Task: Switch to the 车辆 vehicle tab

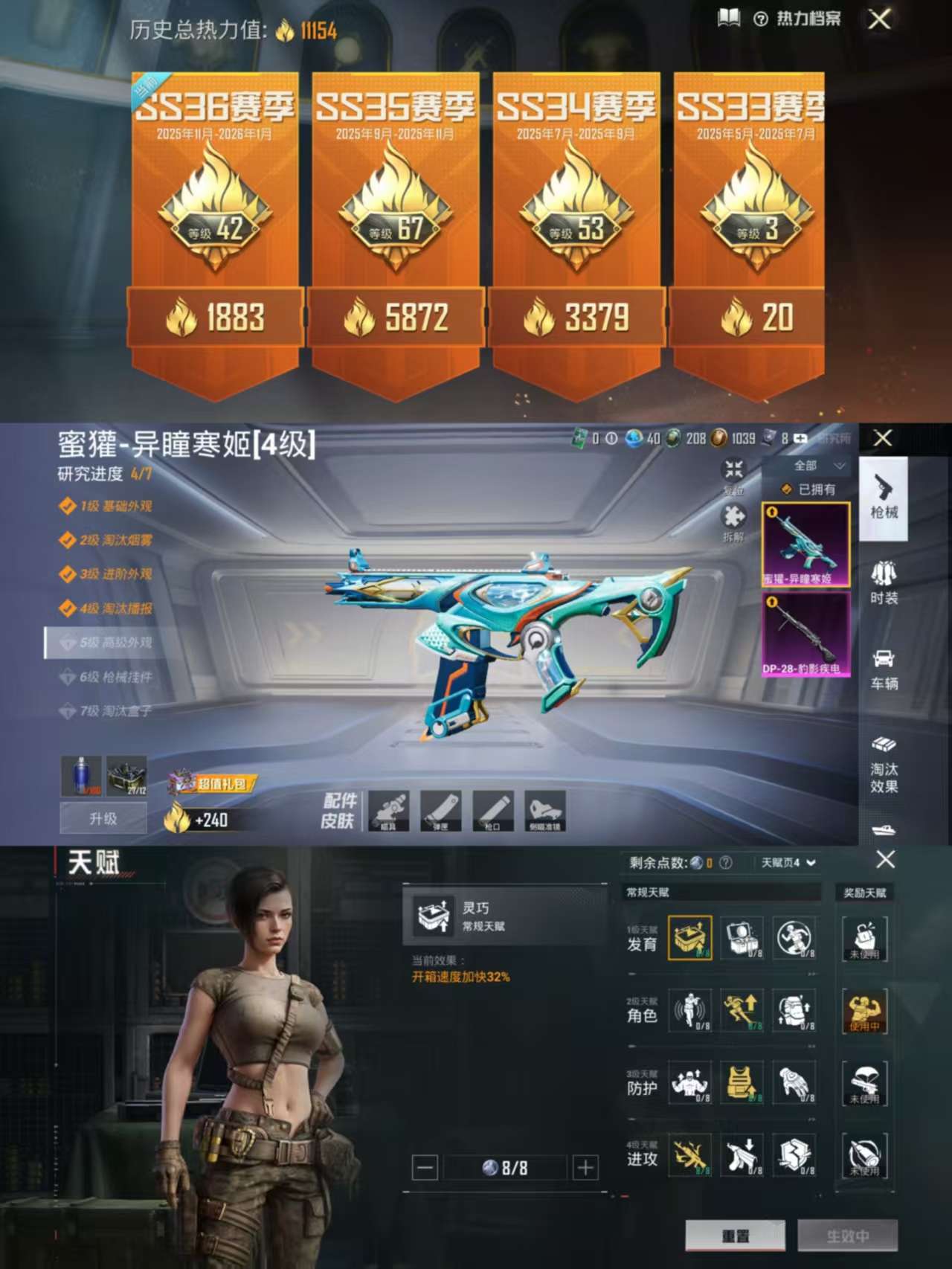Action: pyautogui.click(x=885, y=668)
